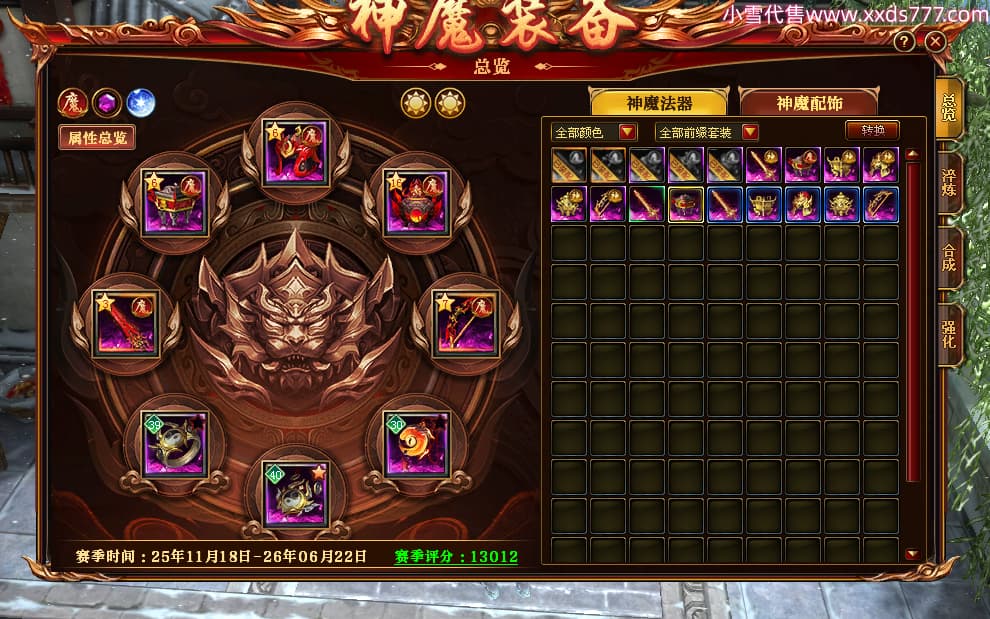Image resolution: width=990 pixels, height=619 pixels.
Task: Select the yellow-bordered cauldron inventory item
Action: pyautogui.click(x=685, y=203)
